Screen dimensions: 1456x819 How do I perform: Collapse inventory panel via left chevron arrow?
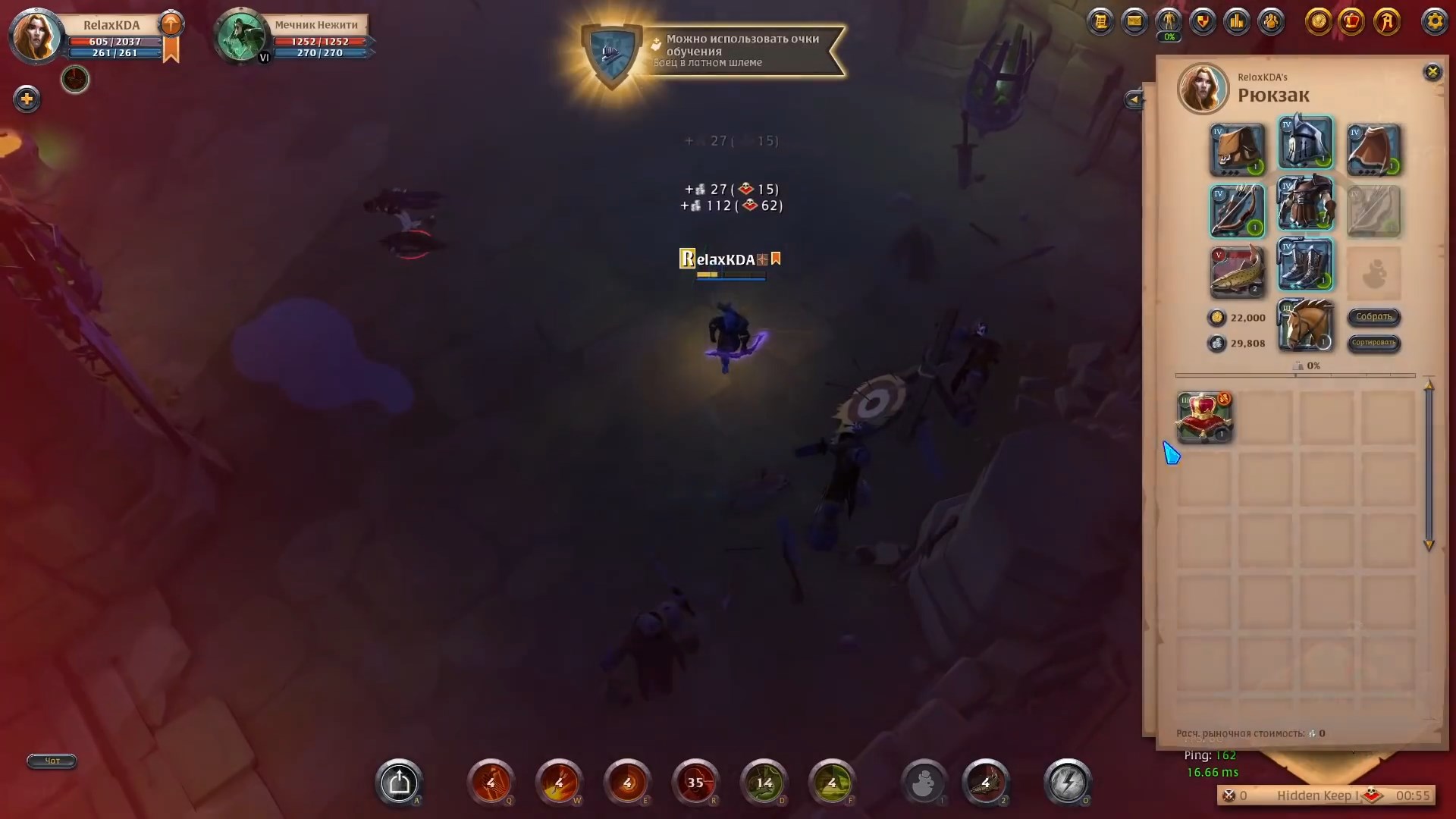[1133, 99]
